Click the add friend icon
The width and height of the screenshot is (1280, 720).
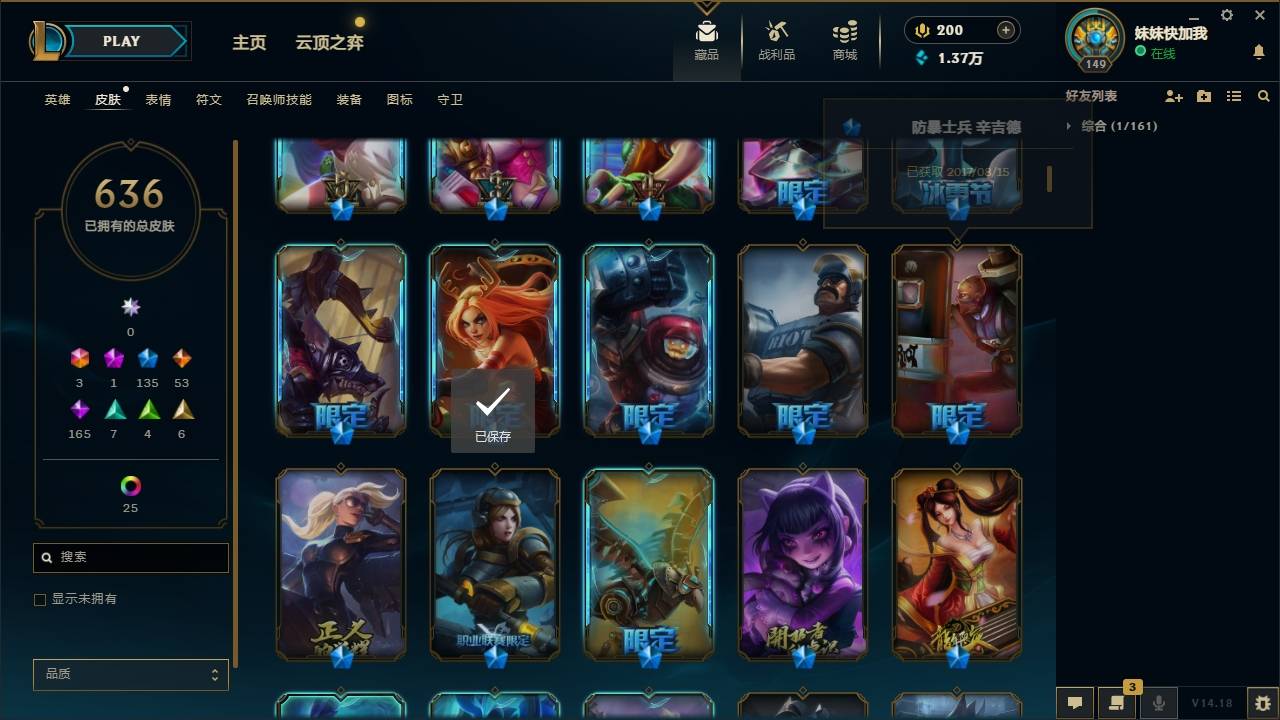pos(1171,96)
